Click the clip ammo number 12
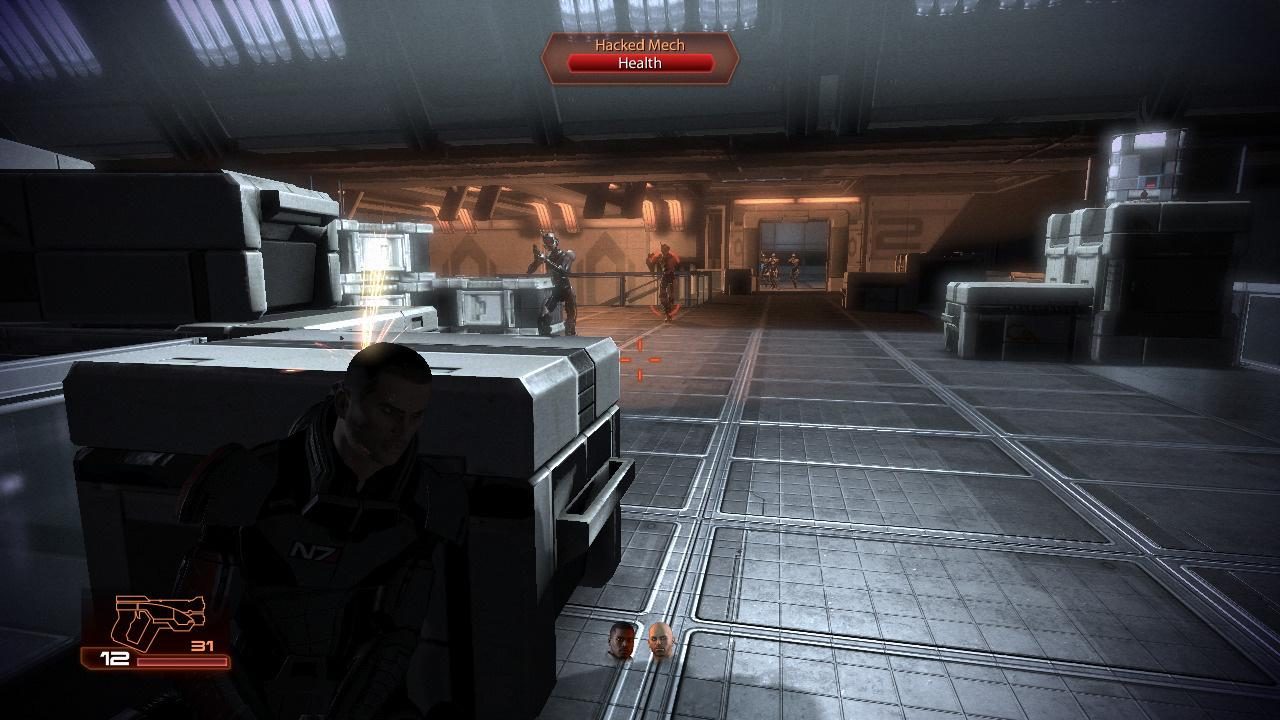1280x720 pixels. pos(113,658)
